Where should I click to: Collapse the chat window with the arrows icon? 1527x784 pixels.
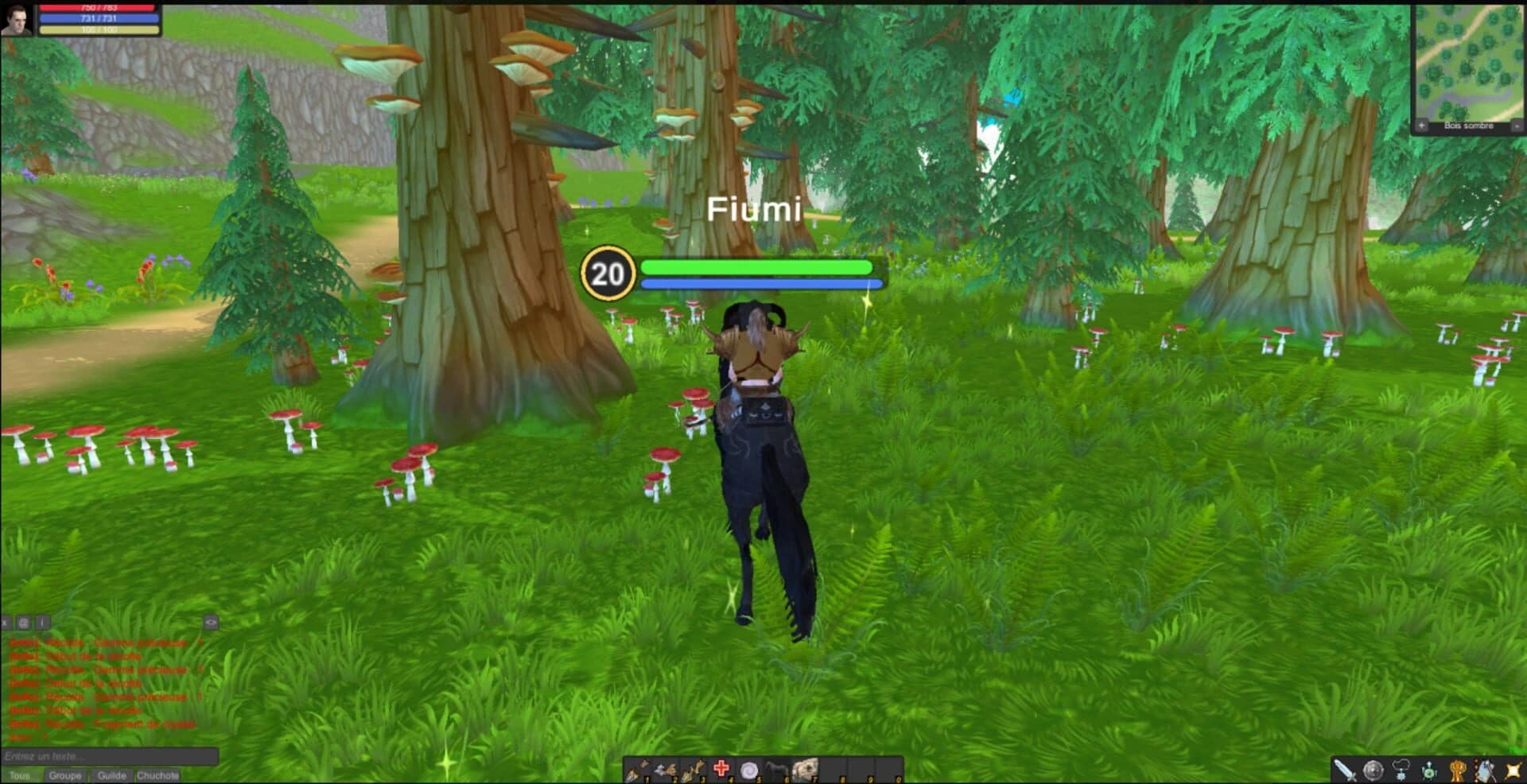tap(211, 623)
